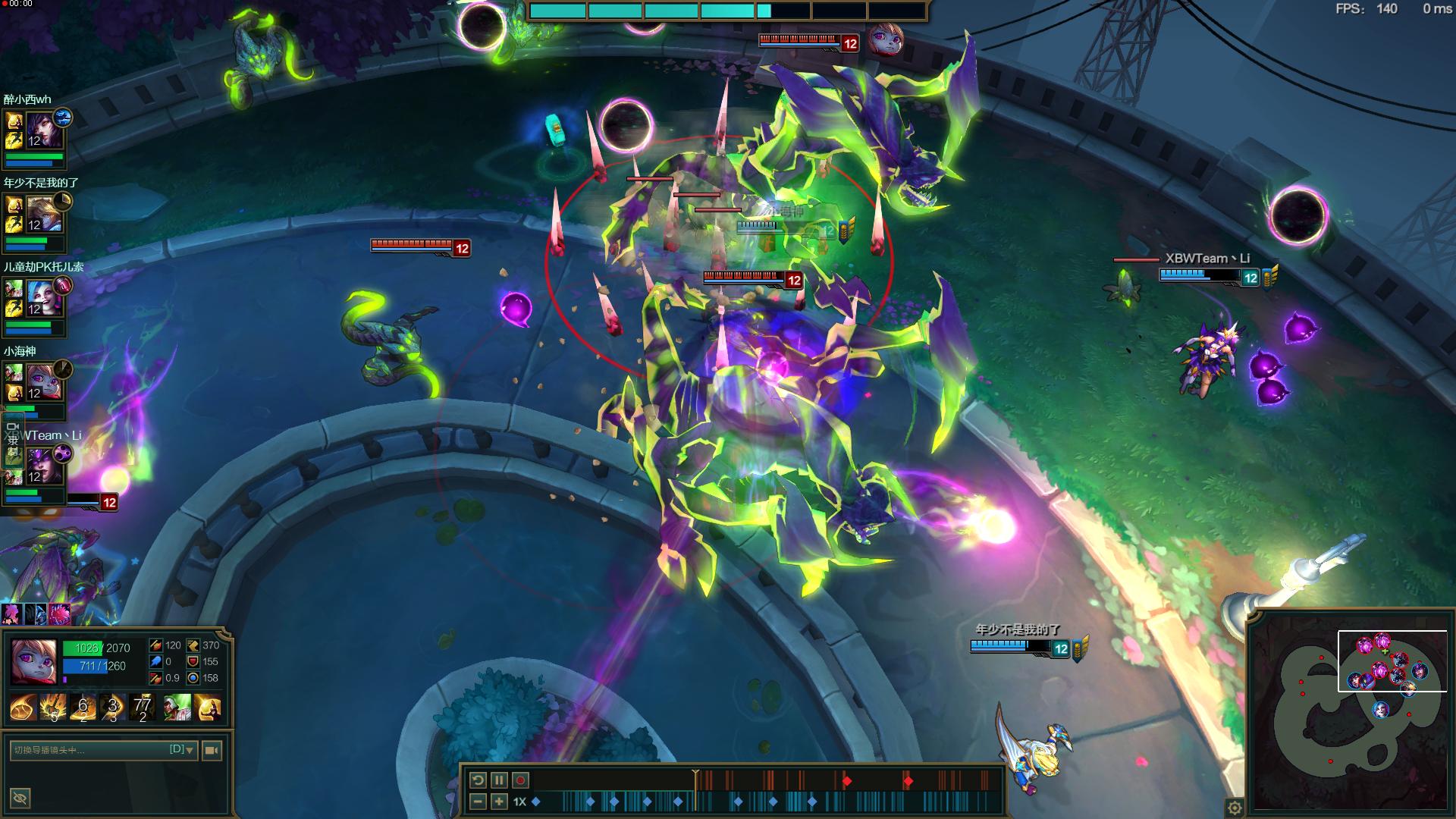
Task: Select player 醉小西wh's champion portrait
Action: [x=40, y=129]
